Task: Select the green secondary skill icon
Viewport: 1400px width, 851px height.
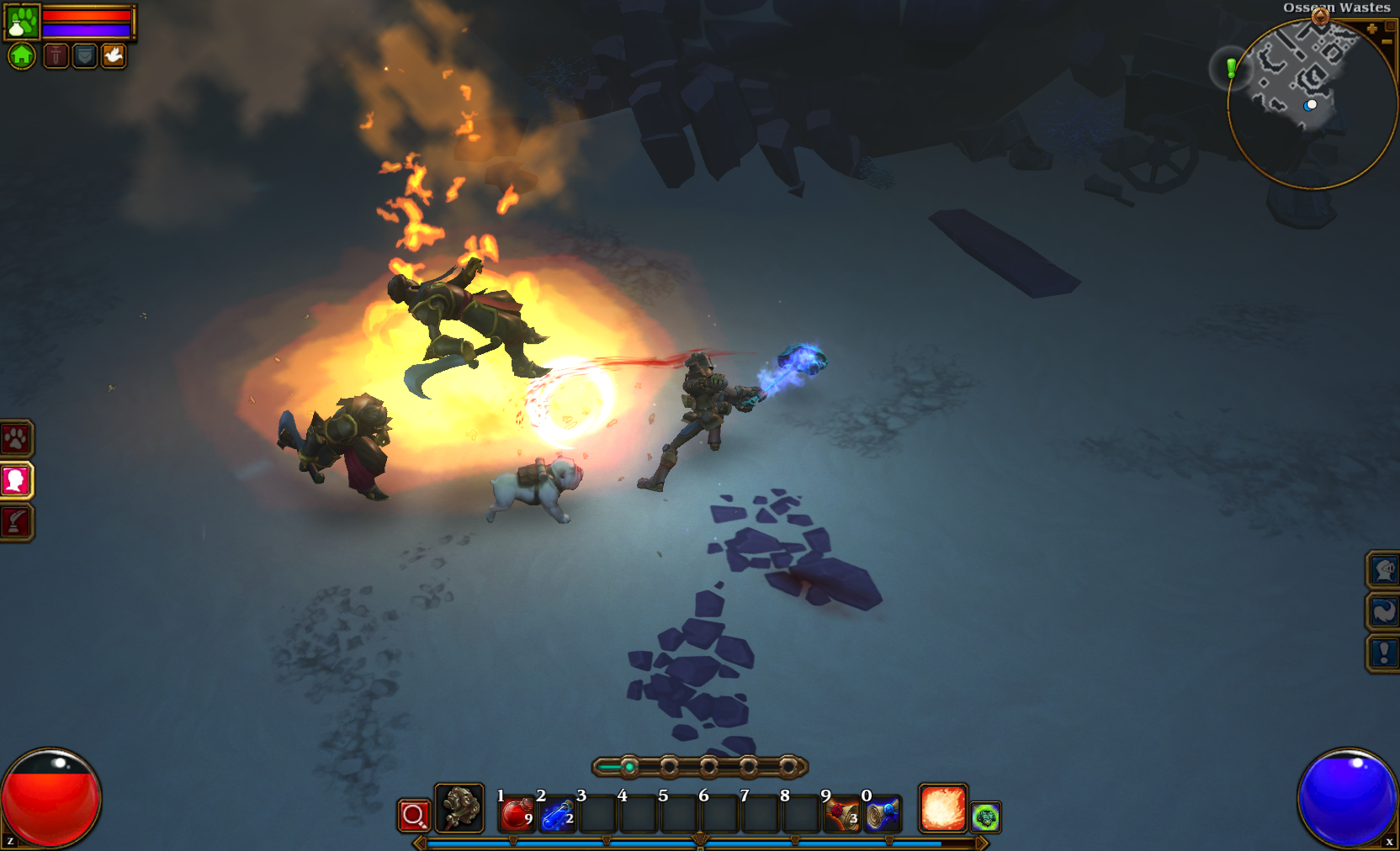Action: tap(986, 817)
